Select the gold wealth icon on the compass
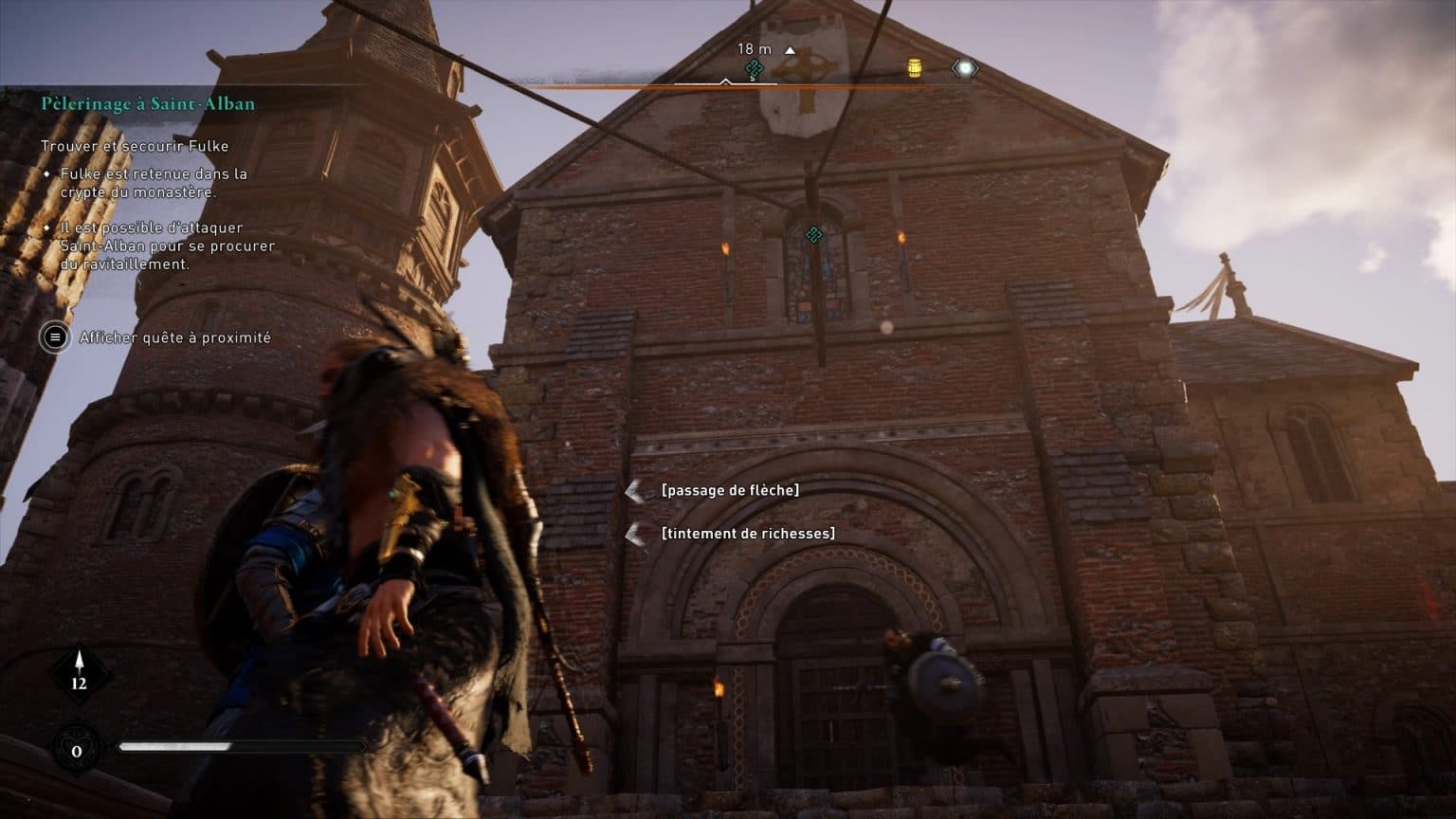1456x819 pixels. click(x=915, y=68)
